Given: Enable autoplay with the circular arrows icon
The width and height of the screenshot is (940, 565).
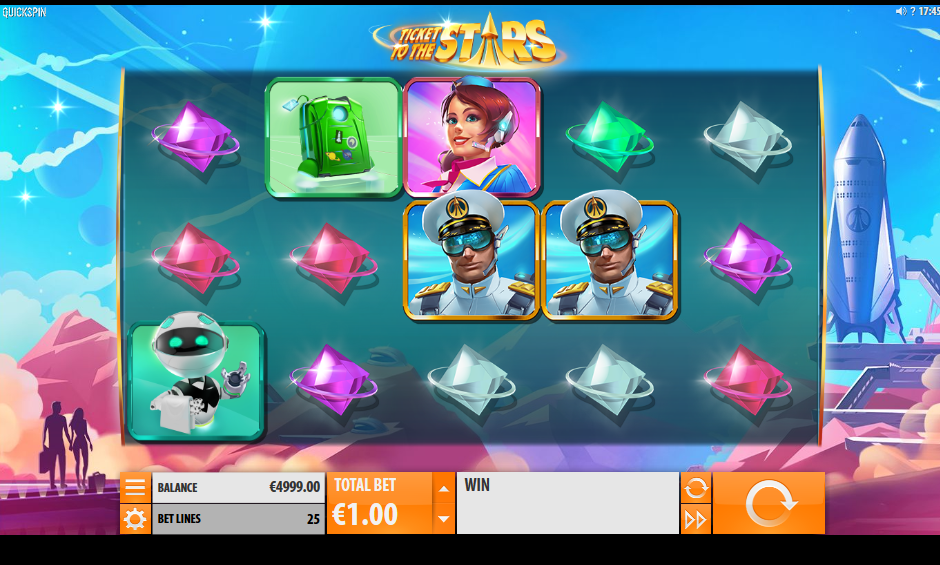Looking at the screenshot, I should [x=696, y=488].
